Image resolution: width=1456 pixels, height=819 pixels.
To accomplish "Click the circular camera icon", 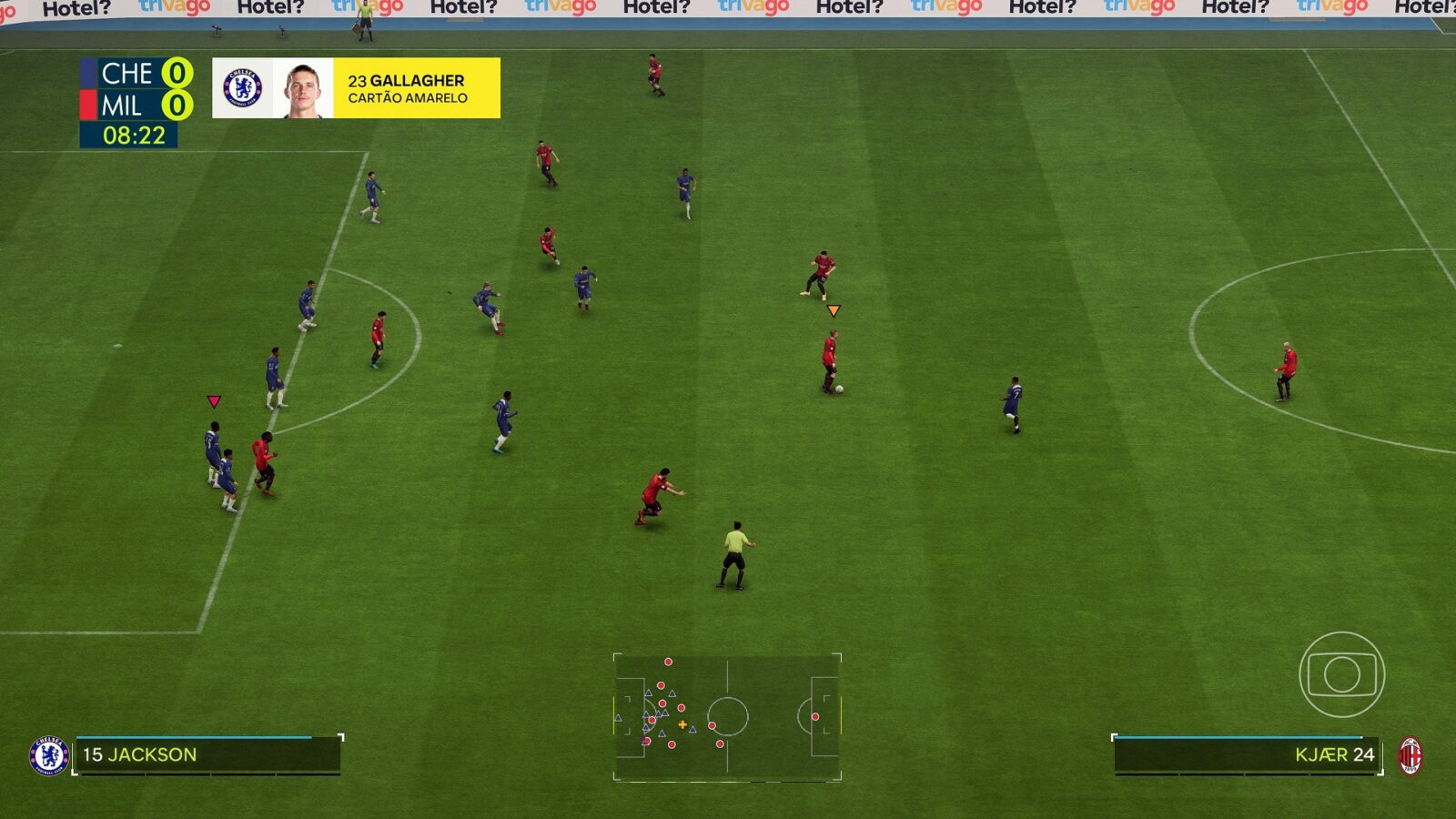I will (x=1341, y=674).
